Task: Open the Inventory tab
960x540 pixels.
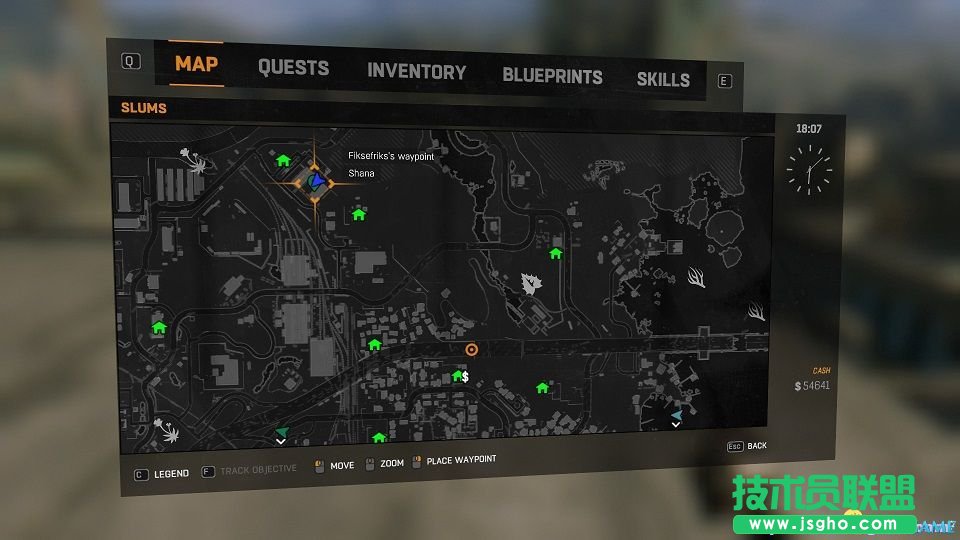Action: [416, 72]
